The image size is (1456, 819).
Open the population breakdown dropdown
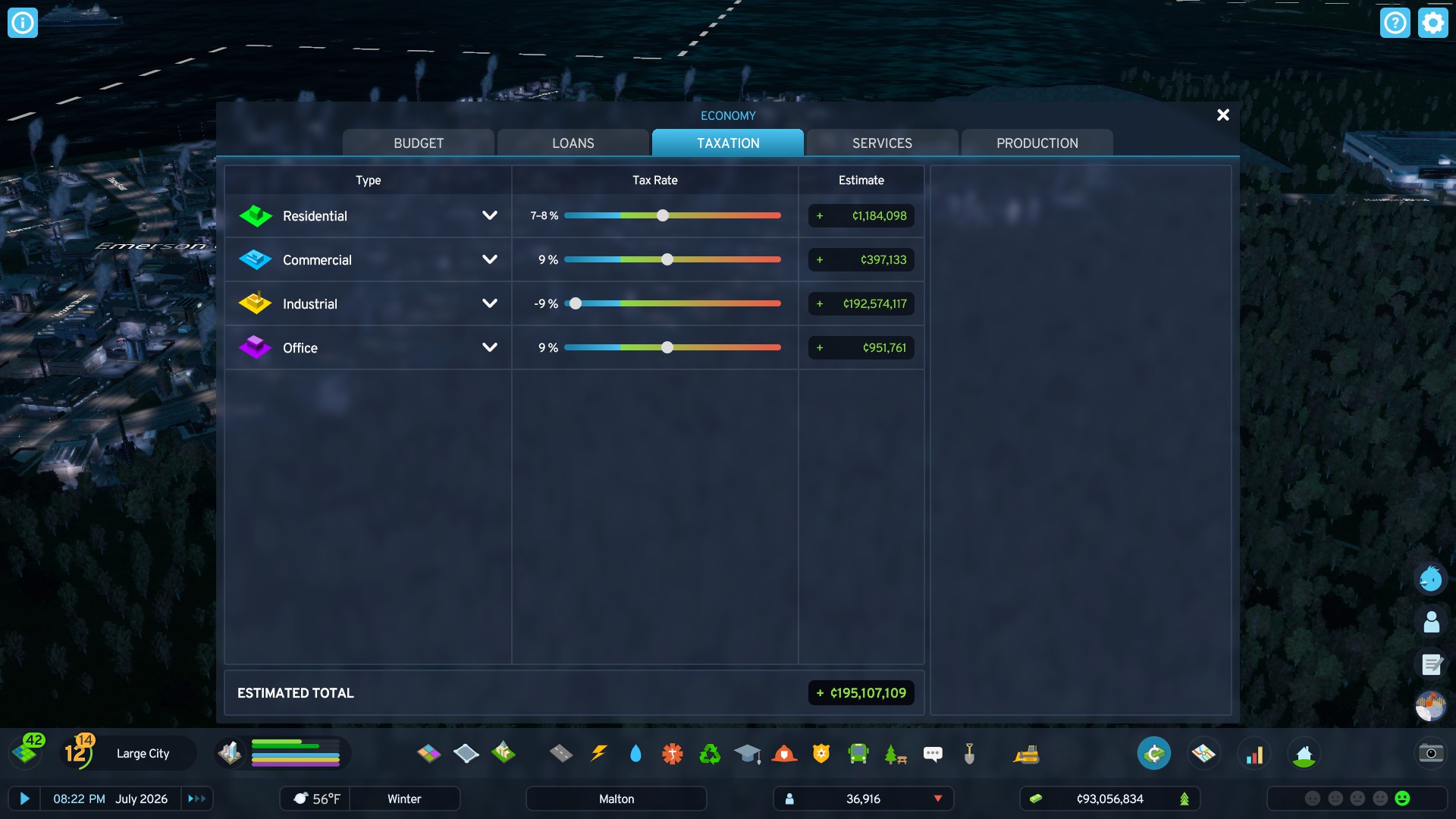[938, 799]
